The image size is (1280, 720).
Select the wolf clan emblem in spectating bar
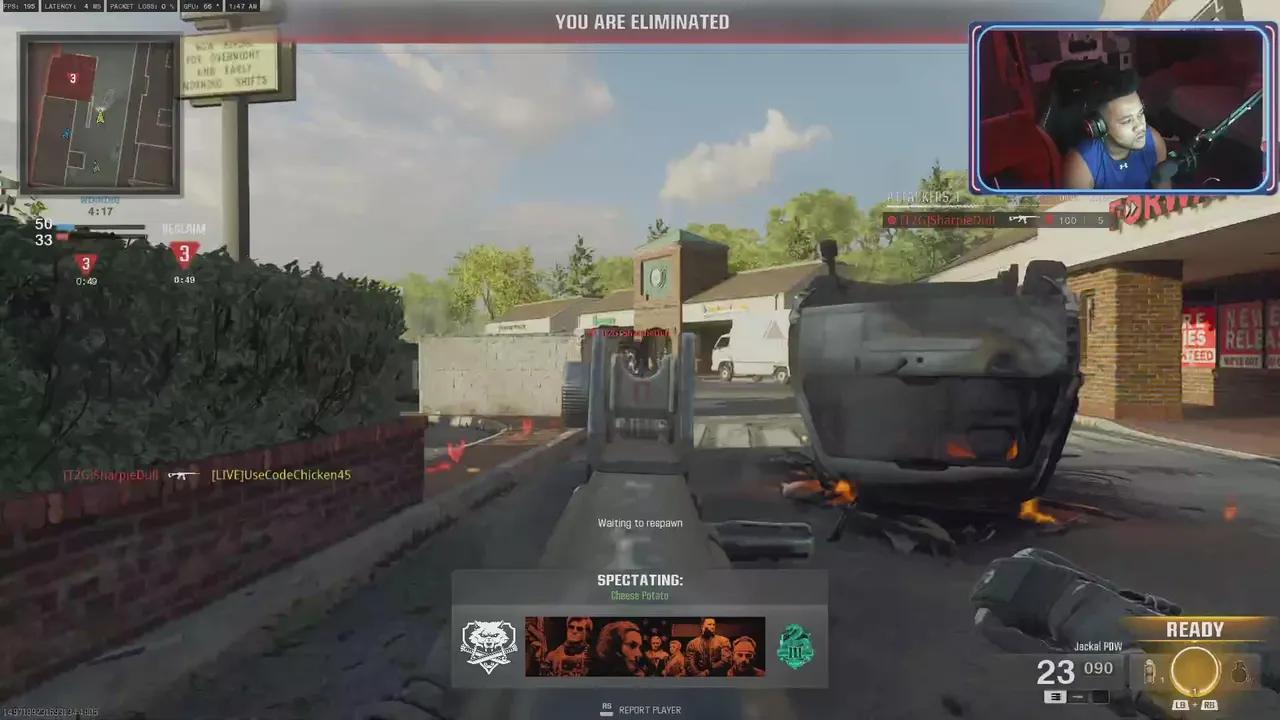(x=488, y=646)
